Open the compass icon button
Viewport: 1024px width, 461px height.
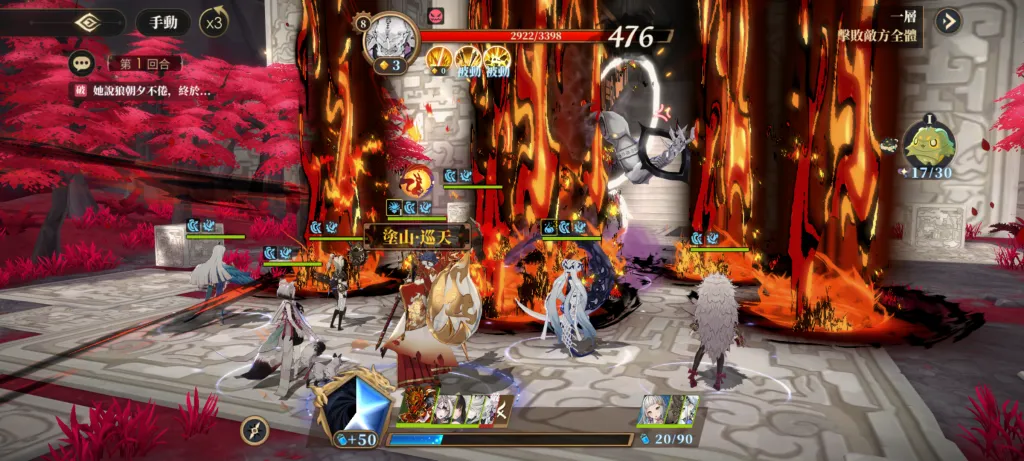point(255,430)
